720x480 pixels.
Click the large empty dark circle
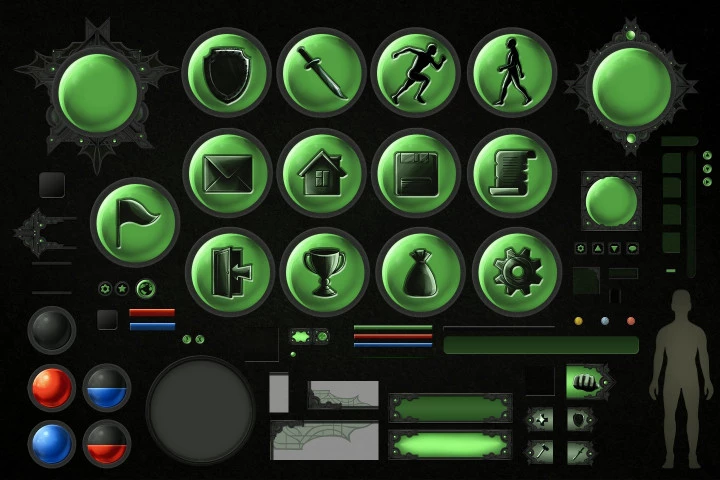coord(201,410)
